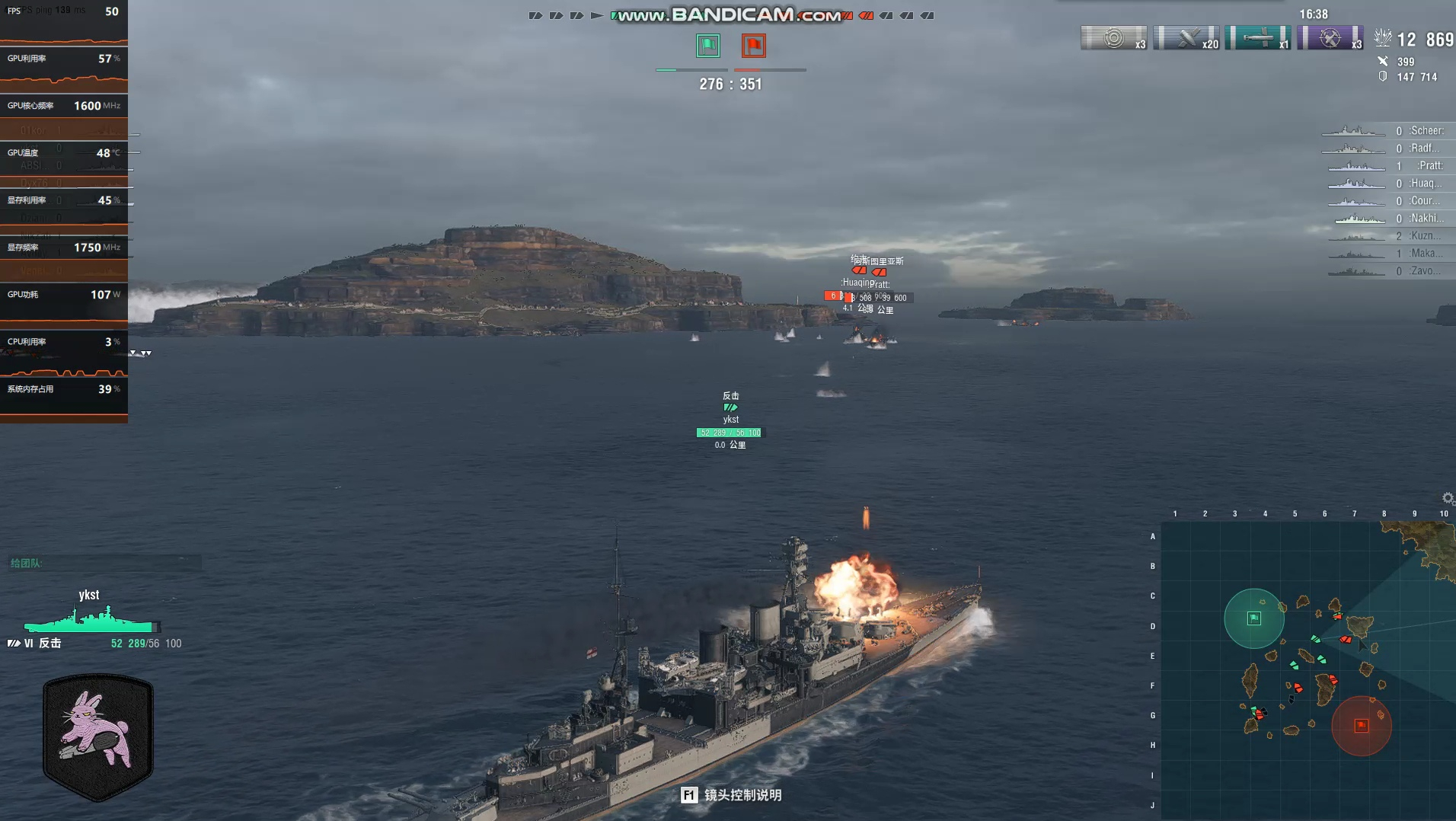This screenshot has height=821, width=1456.
Task: Click the pink rabbit clan emblem
Action: coord(98,736)
